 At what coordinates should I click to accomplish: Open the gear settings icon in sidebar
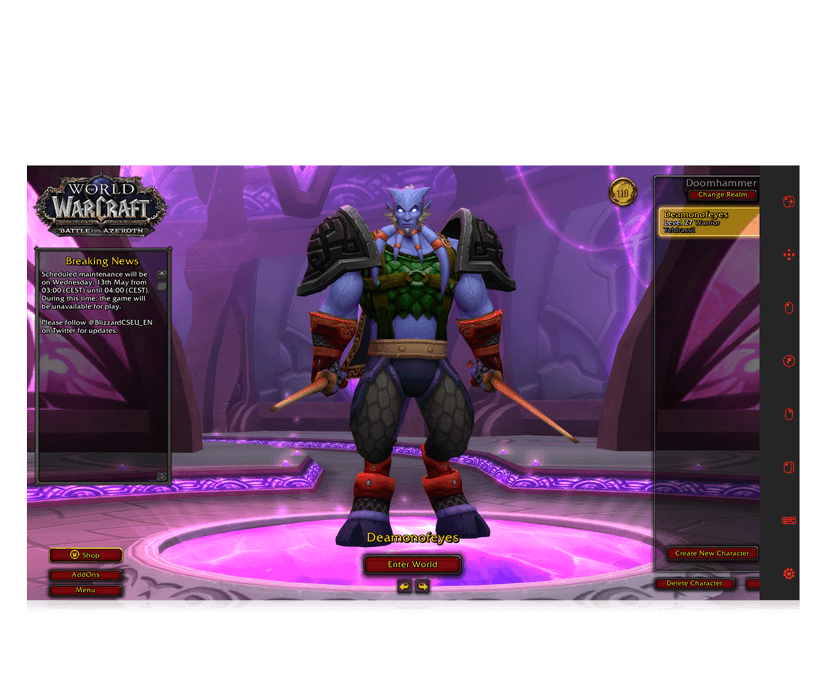(788, 573)
